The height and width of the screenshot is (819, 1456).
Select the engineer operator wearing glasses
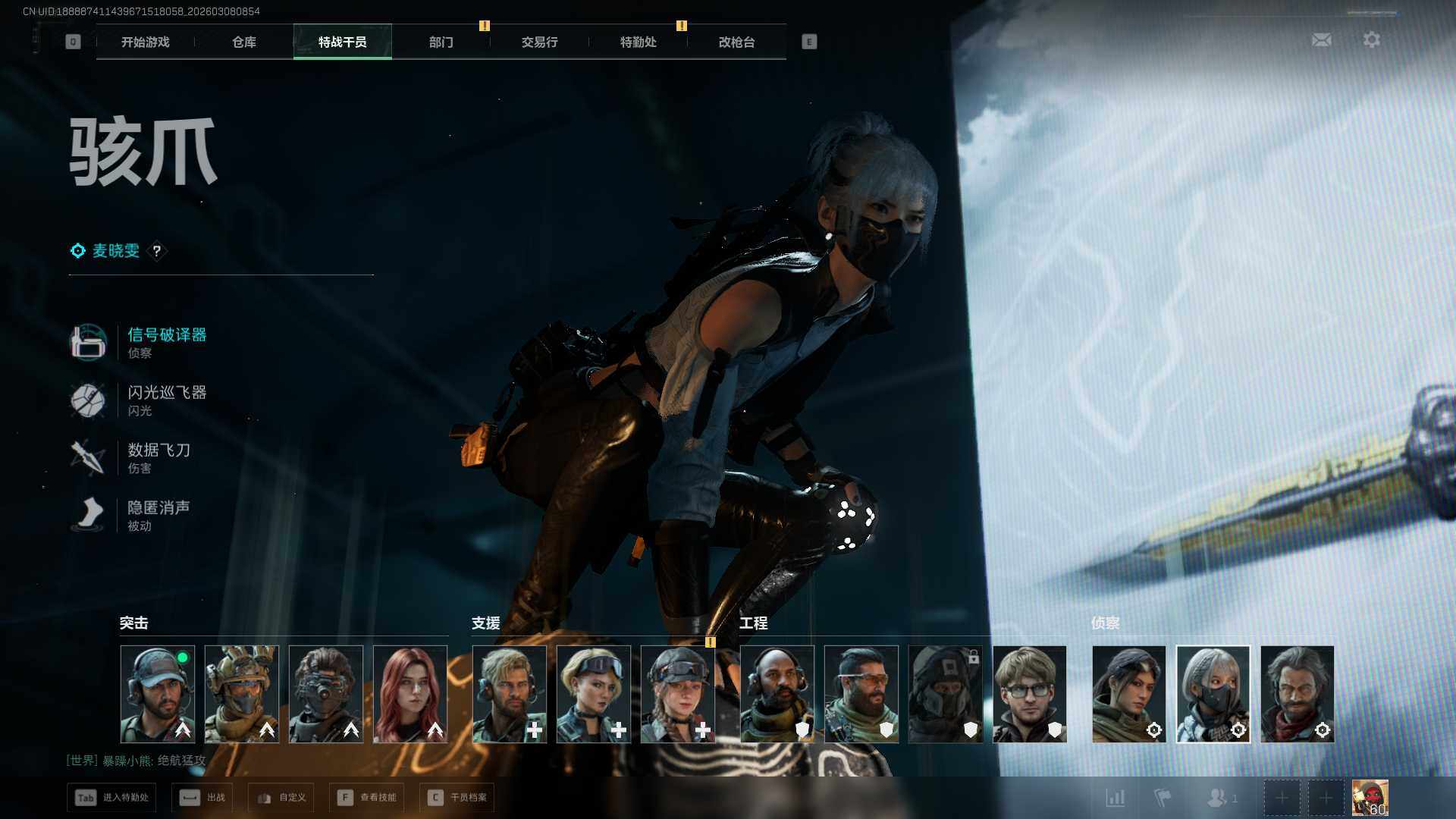(x=1030, y=694)
